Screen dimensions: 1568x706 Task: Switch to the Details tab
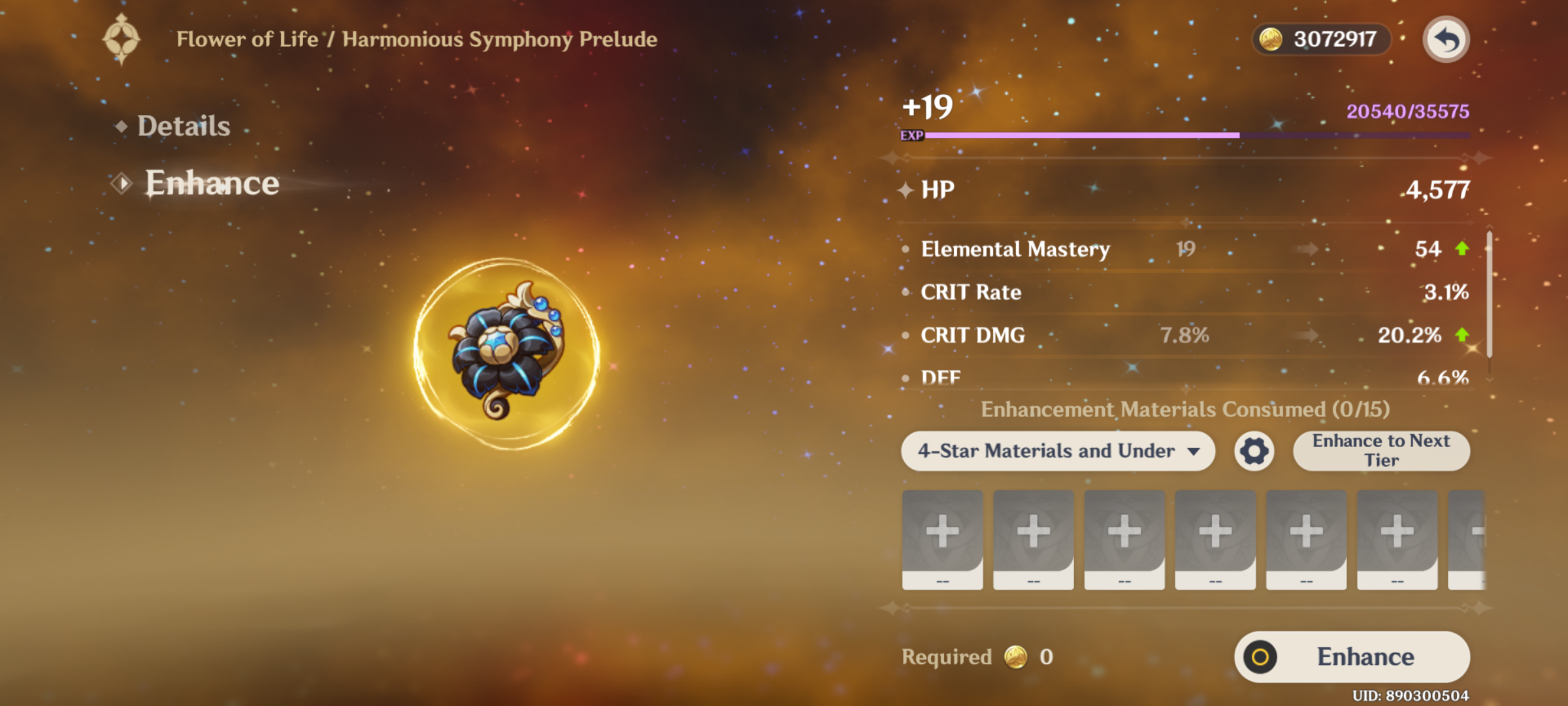(x=184, y=126)
